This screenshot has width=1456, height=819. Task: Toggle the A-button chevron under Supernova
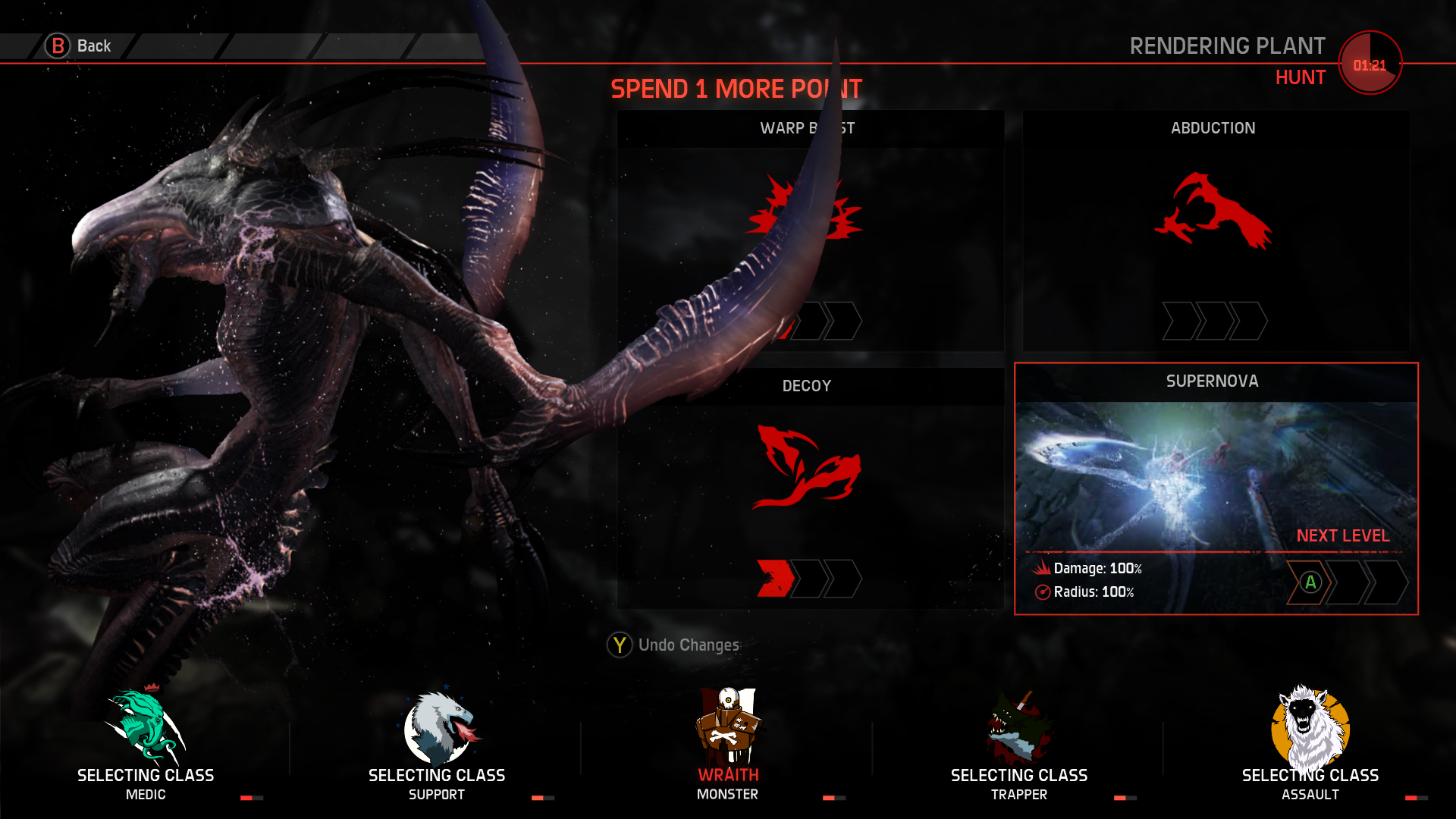[x=1310, y=584]
